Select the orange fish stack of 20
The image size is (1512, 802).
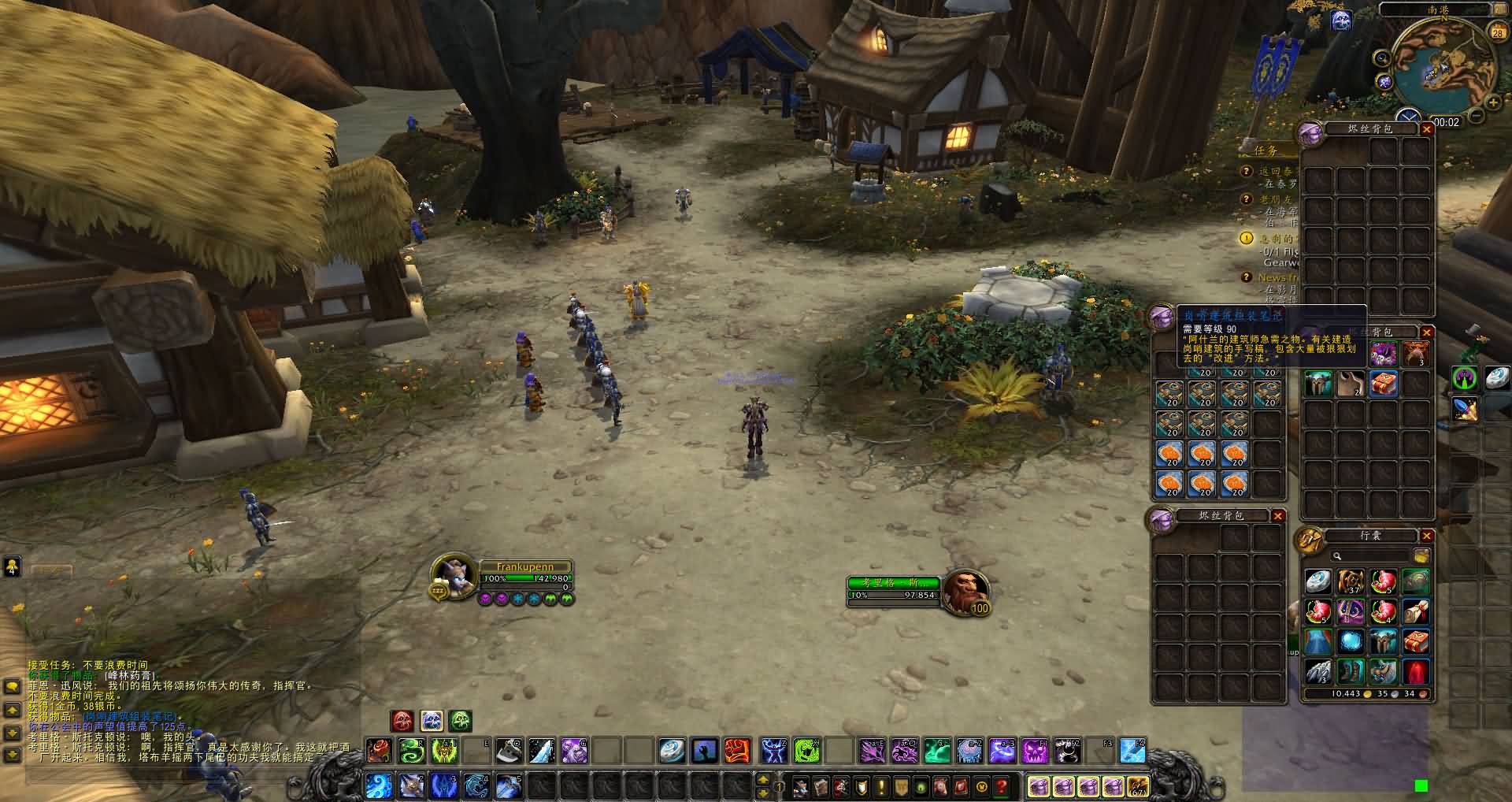[1170, 453]
